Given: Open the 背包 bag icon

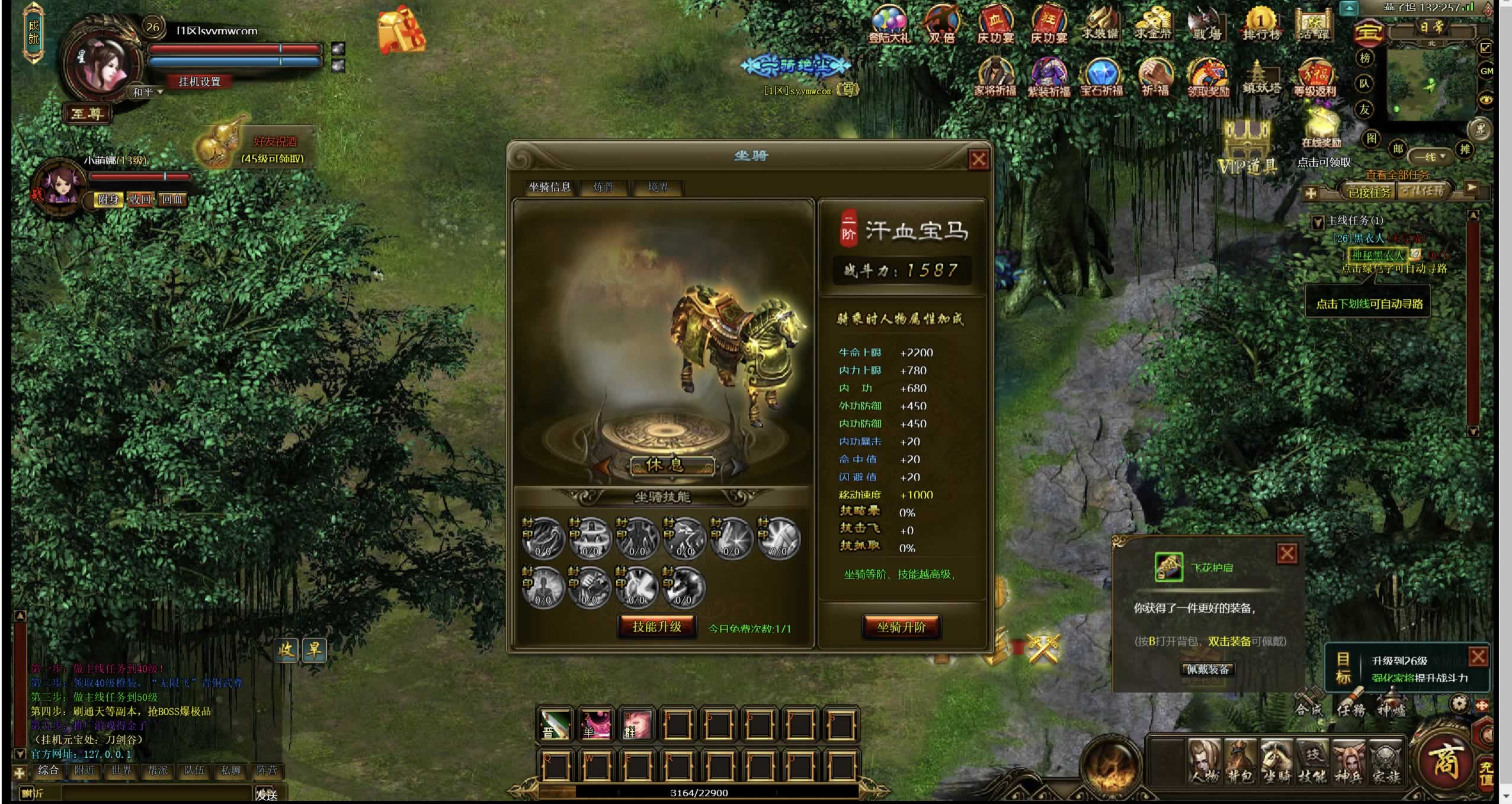Looking at the screenshot, I should click(1241, 761).
